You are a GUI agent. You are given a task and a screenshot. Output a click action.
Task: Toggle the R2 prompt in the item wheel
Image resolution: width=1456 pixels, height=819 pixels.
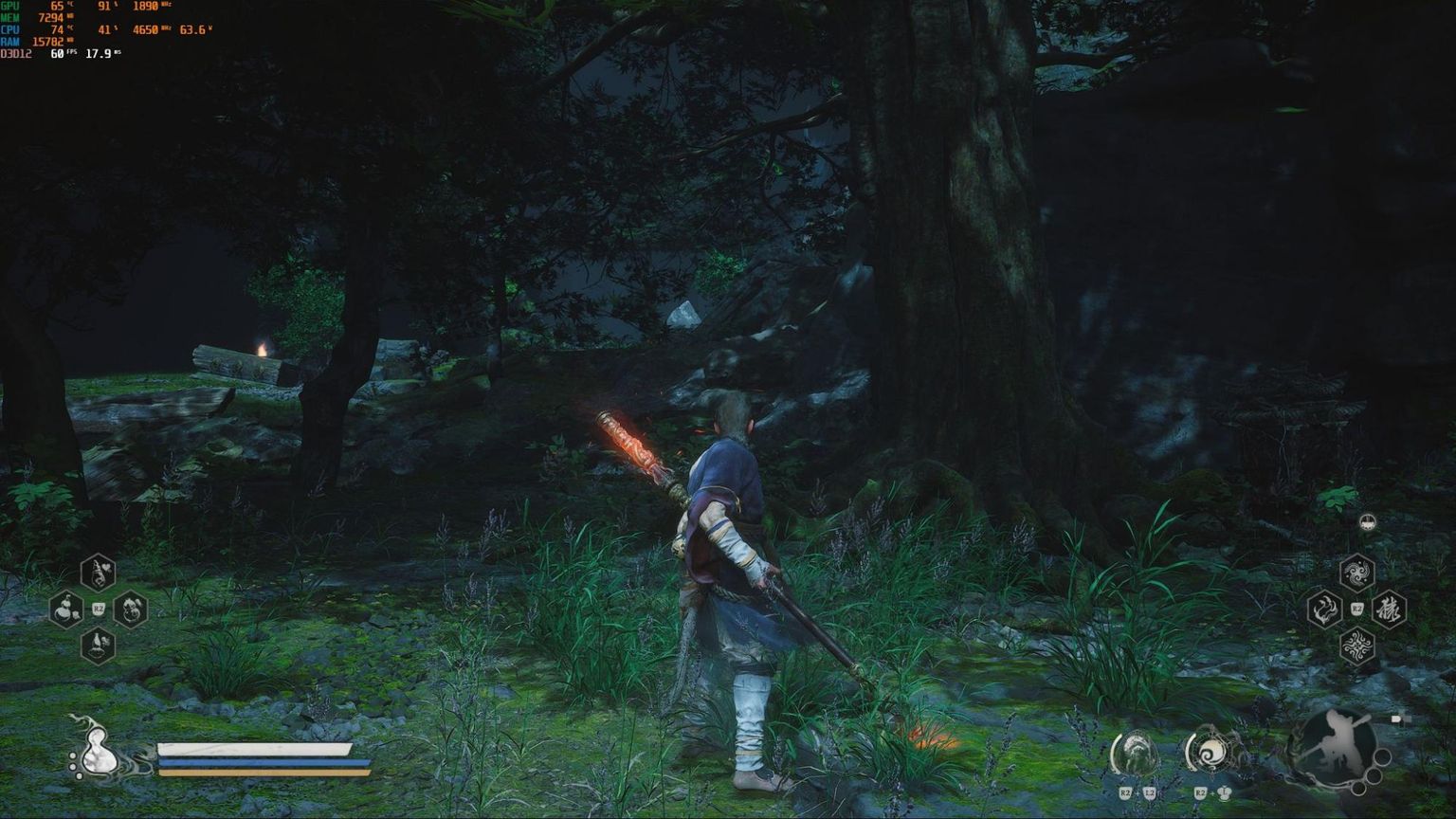tap(98, 609)
